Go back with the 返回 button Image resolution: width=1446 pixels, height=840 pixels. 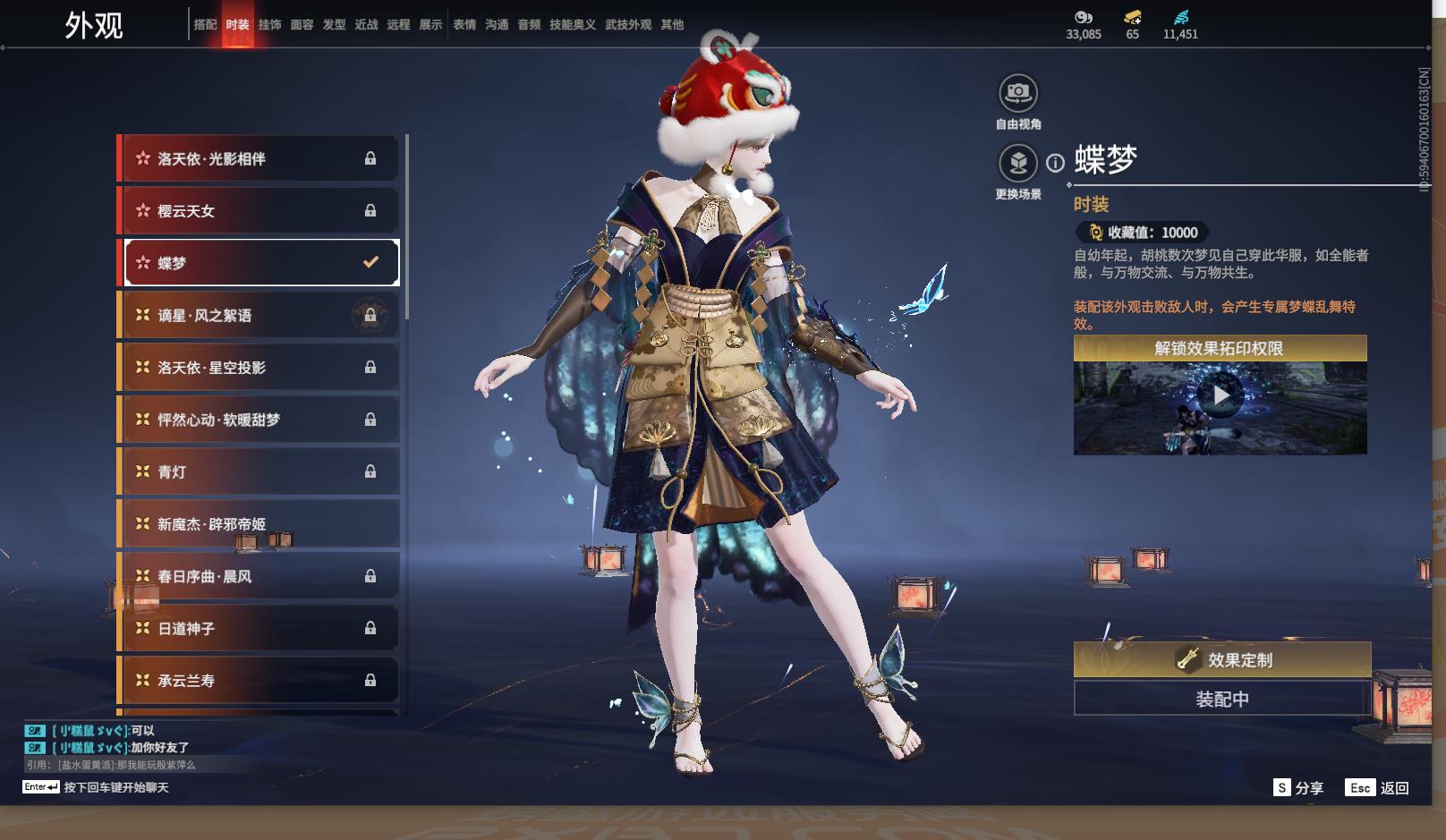point(1378,787)
